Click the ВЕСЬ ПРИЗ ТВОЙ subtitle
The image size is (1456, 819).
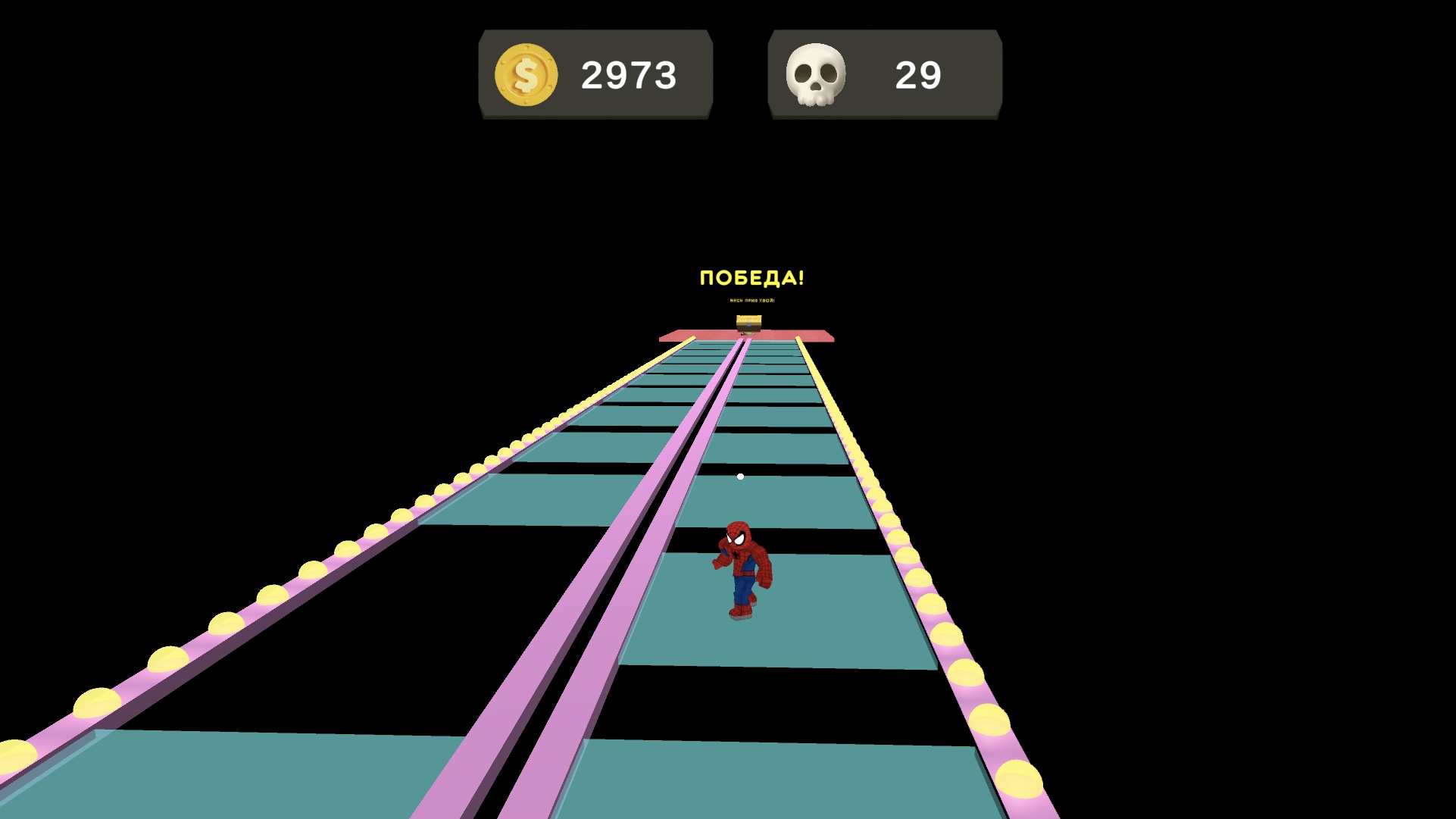coord(751,301)
